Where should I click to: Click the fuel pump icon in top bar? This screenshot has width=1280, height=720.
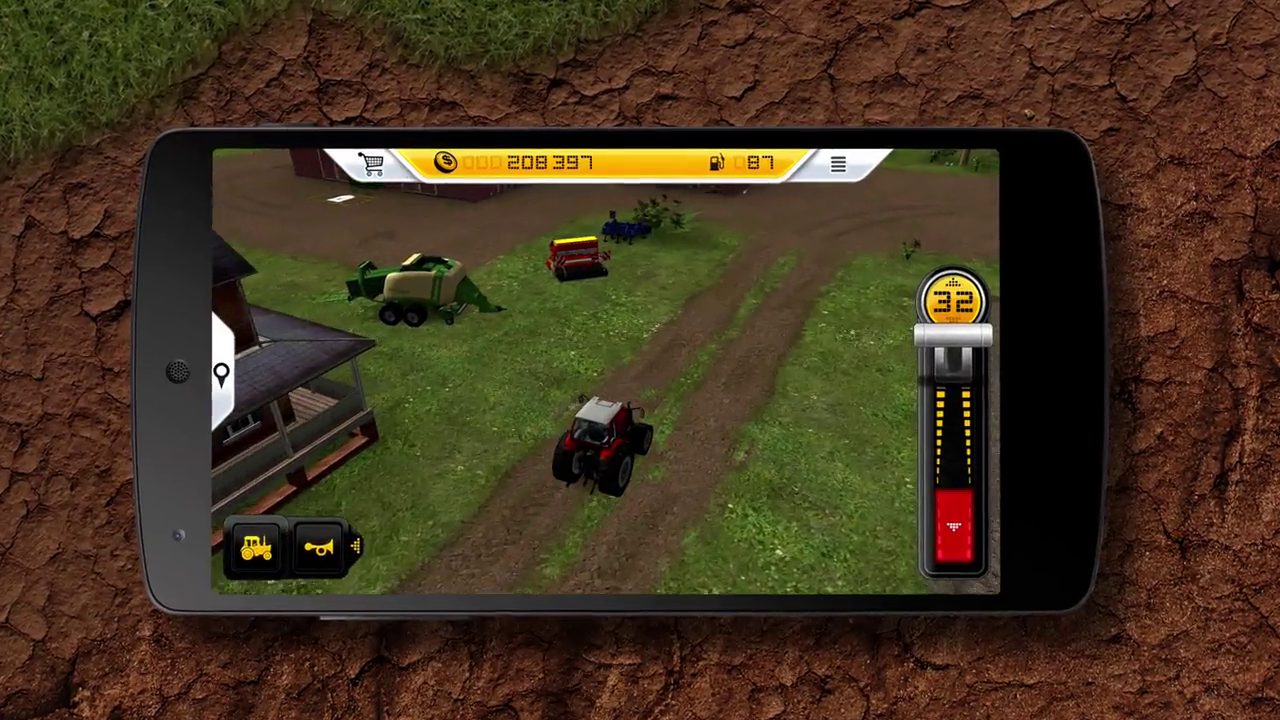click(716, 163)
